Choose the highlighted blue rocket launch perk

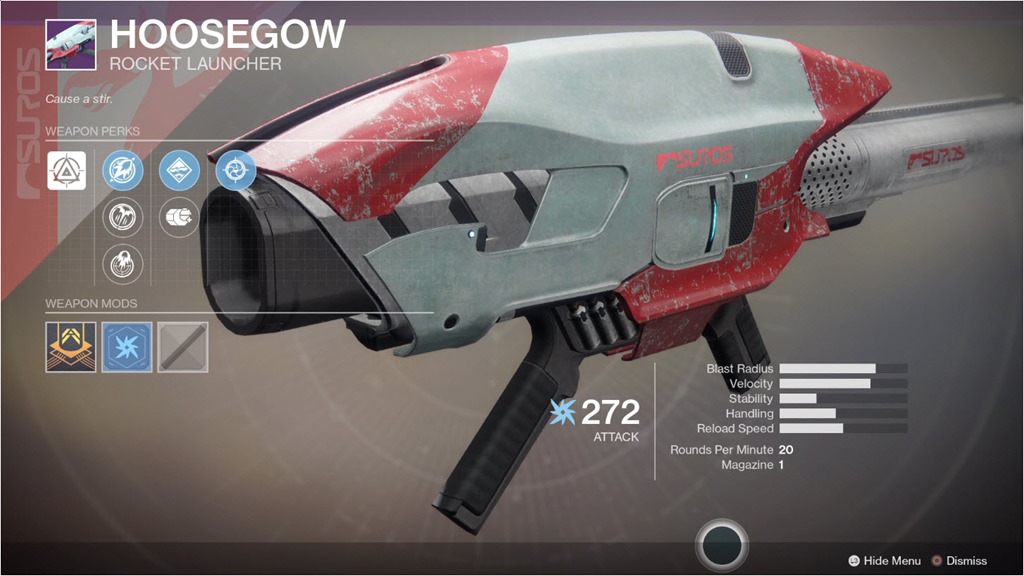coord(124,171)
